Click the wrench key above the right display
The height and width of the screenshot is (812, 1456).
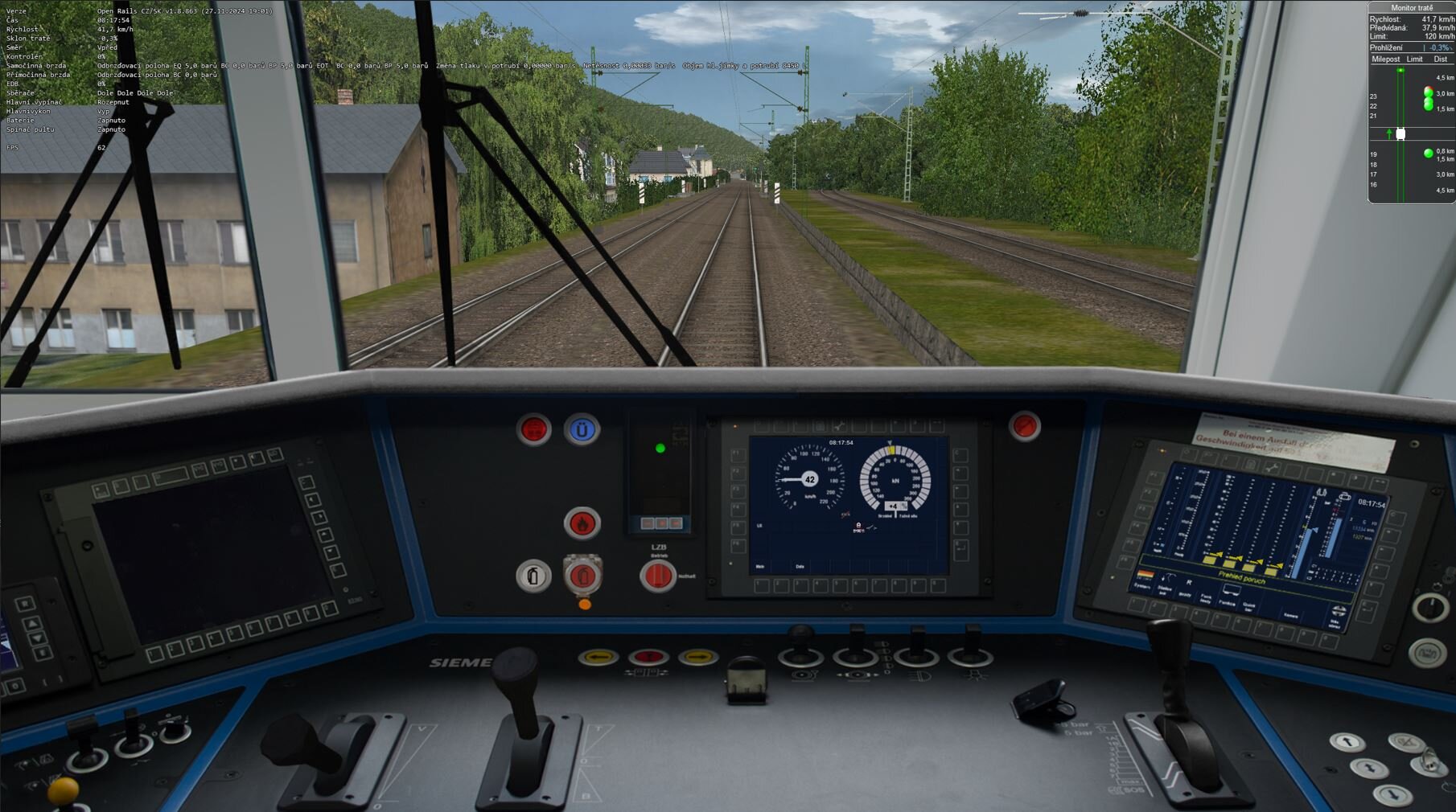tap(1271, 467)
